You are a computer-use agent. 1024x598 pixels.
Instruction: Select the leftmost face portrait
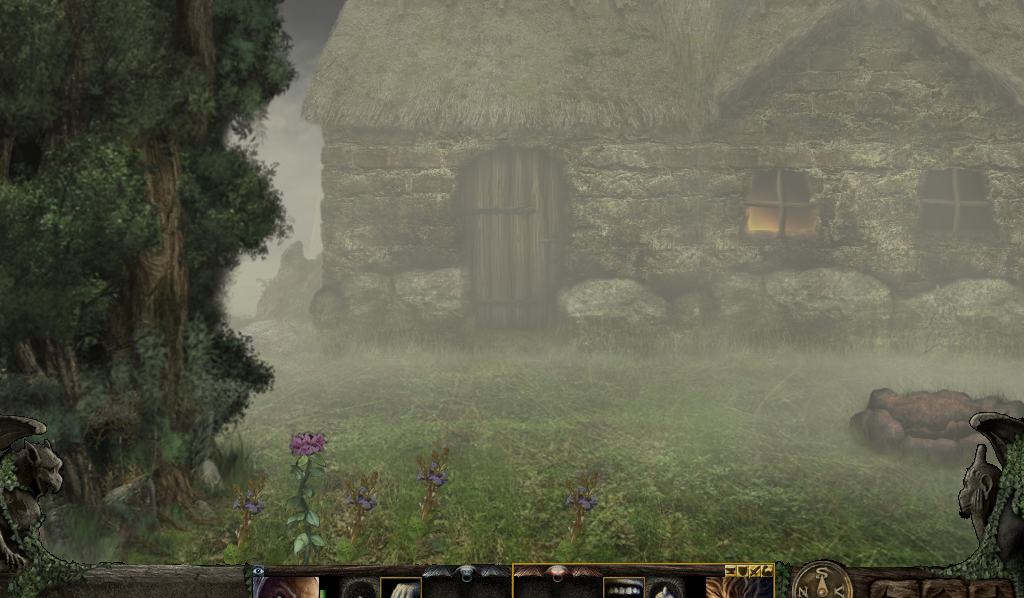pyautogui.click(x=287, y=588)
